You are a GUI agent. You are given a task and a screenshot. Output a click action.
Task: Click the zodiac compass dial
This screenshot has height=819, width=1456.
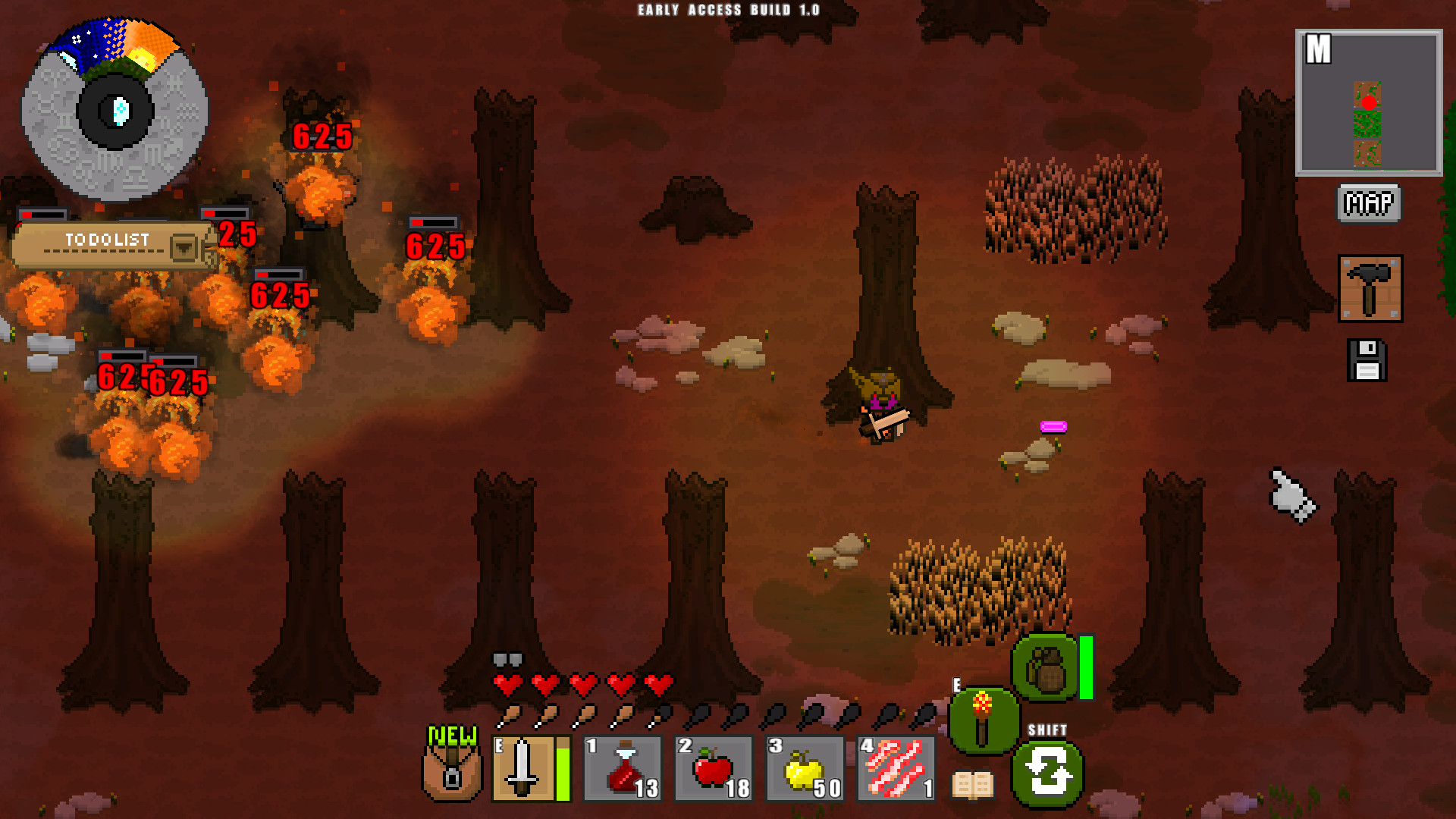pyautogui.click(x=115, y=112)
